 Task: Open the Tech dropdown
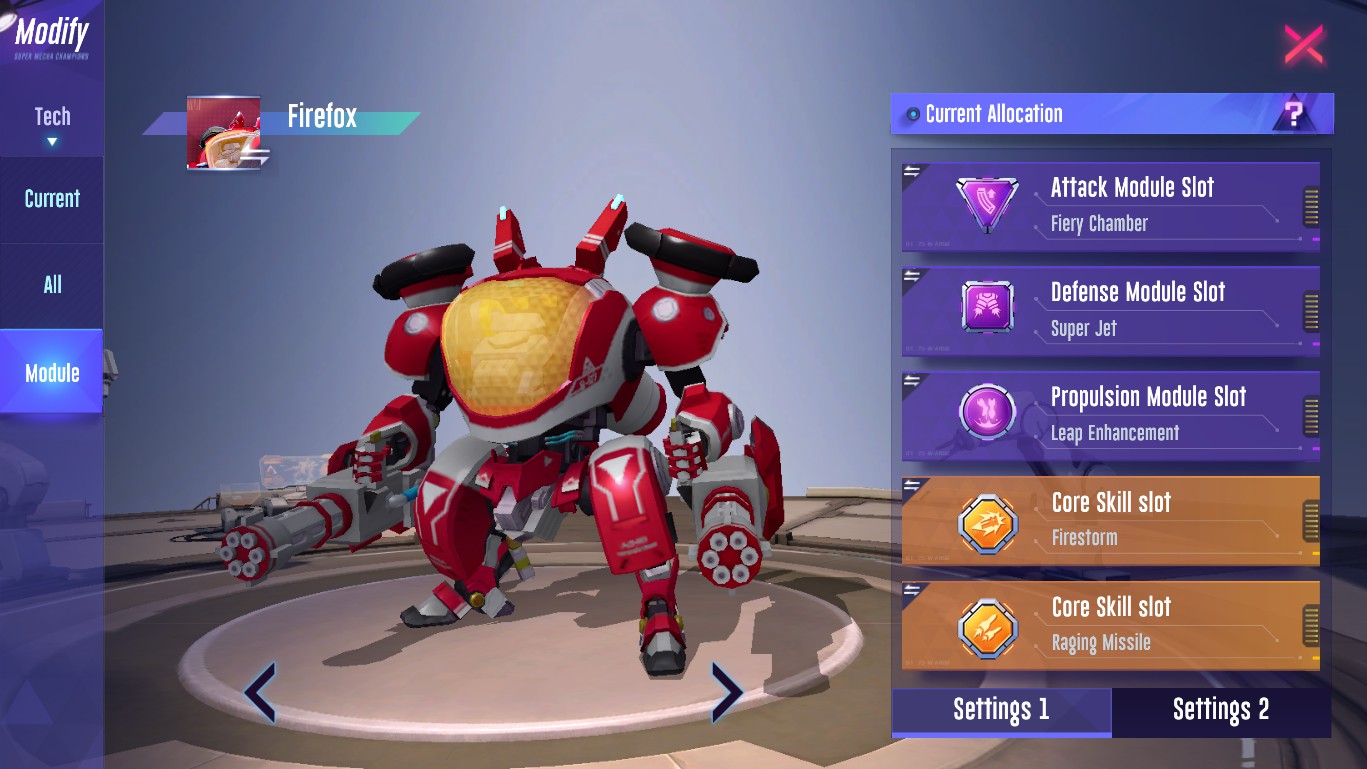[x=52, y=124]
